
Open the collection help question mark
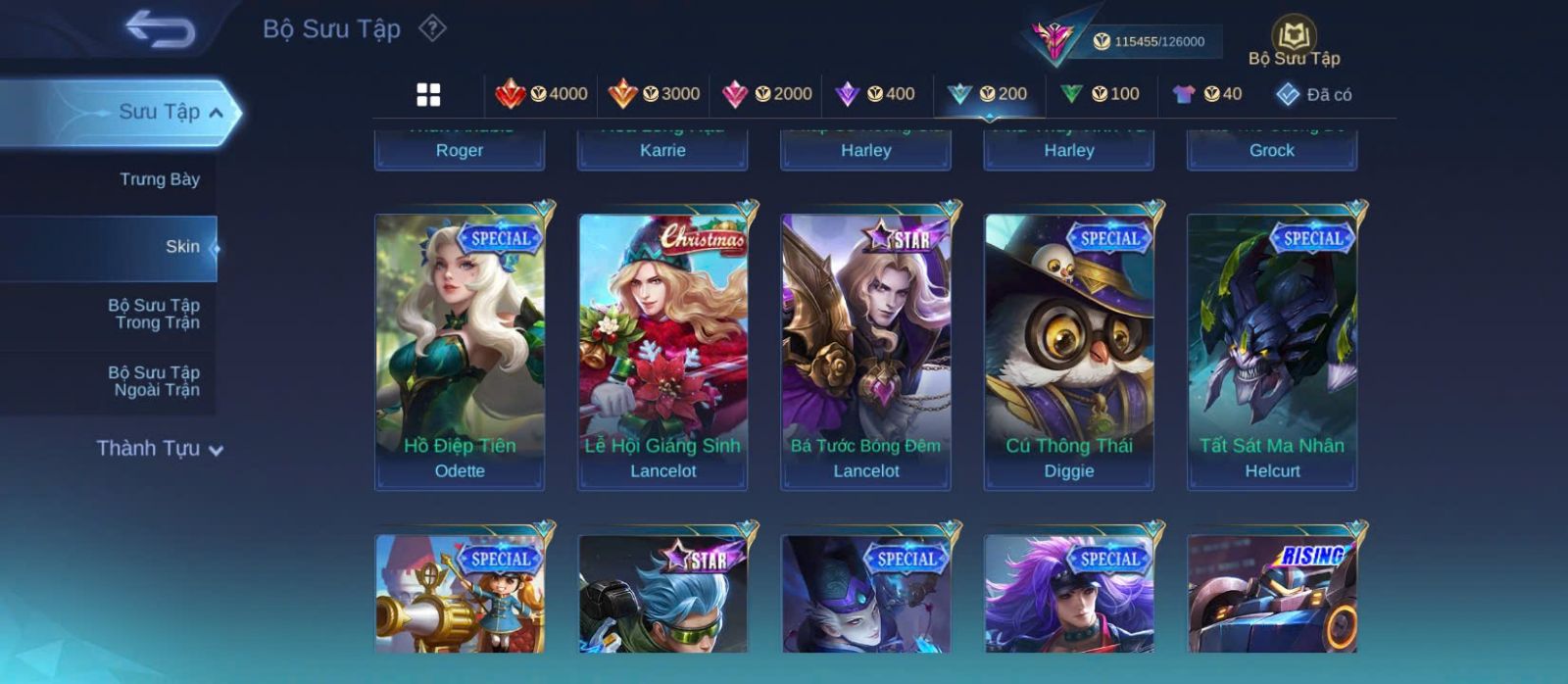[x=432, y=28]
